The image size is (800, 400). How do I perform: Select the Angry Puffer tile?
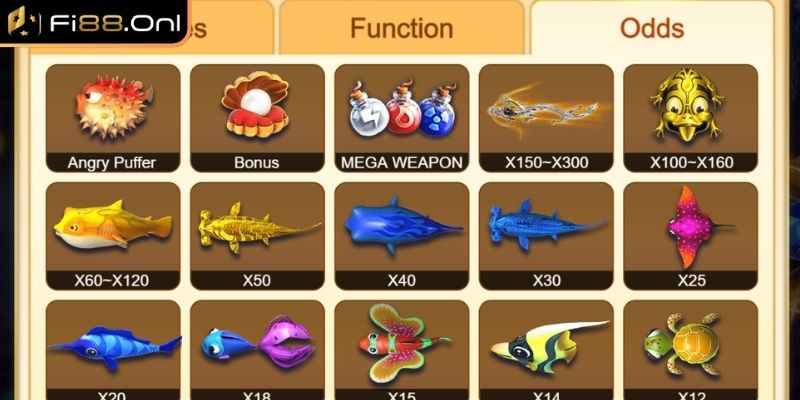(112, 118)
